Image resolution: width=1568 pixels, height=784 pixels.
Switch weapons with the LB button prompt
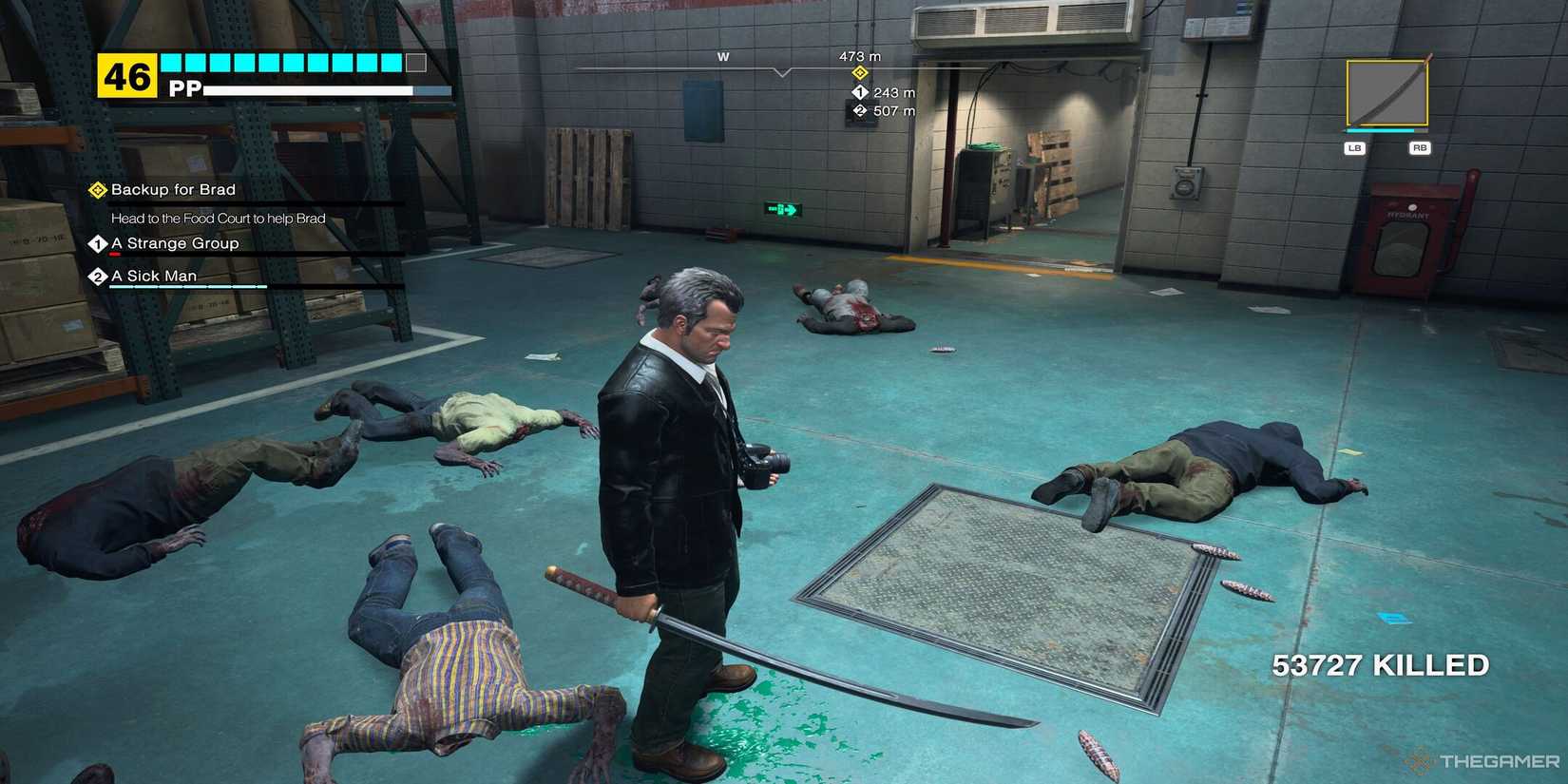(1353, 147)
